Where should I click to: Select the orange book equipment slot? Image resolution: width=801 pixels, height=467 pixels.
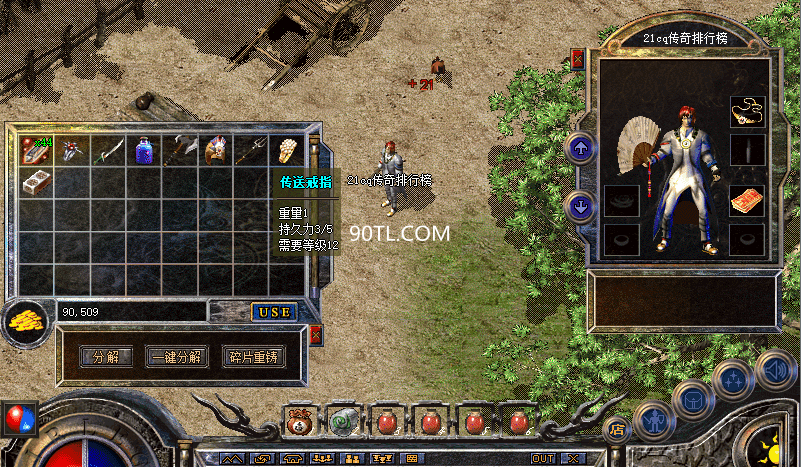[x=746, y=201]
